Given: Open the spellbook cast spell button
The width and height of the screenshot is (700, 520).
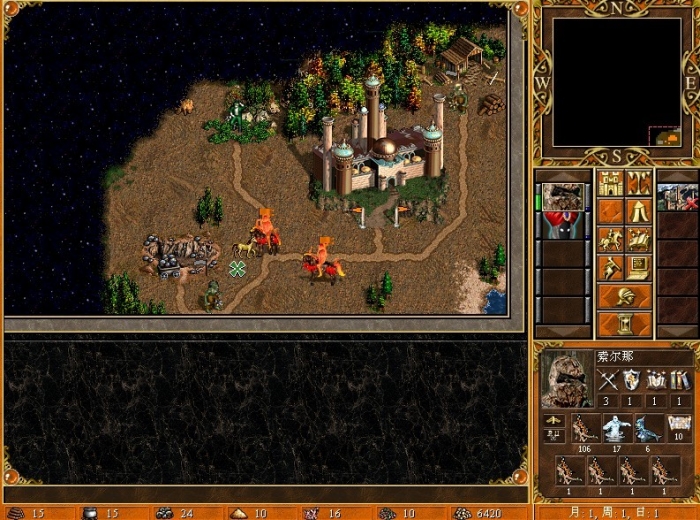Looking at the screenshot, I should tap(639, 240).
